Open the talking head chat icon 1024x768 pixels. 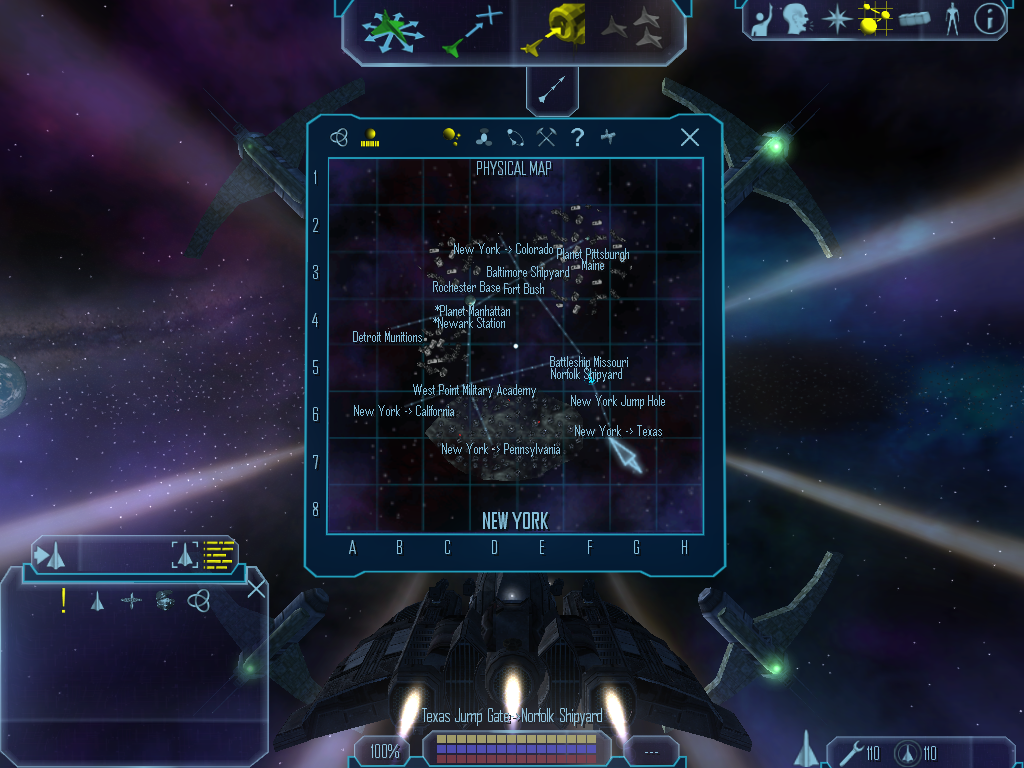[x=796, y=18]
